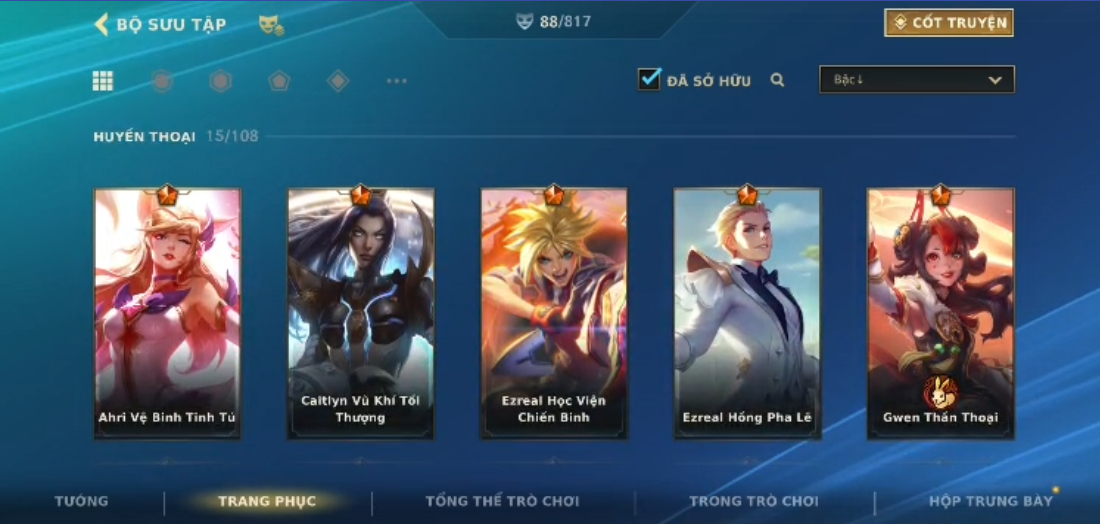This screenshot has height=524, width=1100.
Task: Toggle the Đã Sở Hữu checkbox
Action: coord(649,79)
